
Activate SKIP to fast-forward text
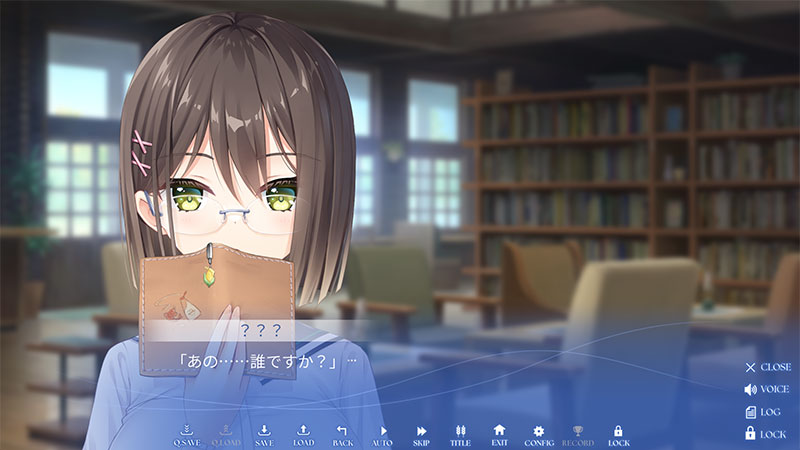tap(421, 434)
